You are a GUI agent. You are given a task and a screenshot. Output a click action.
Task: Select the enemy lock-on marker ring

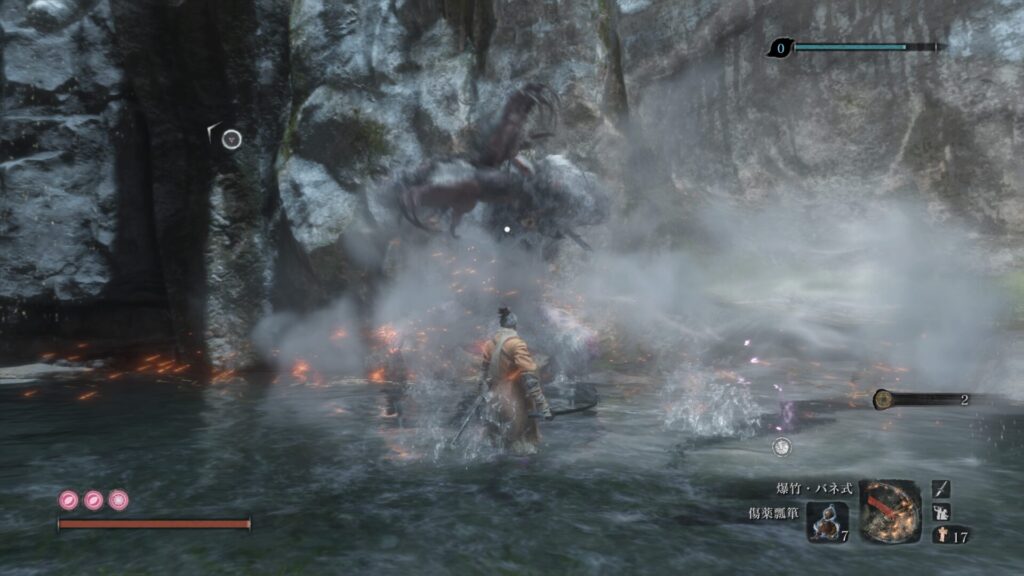(231, 139)
